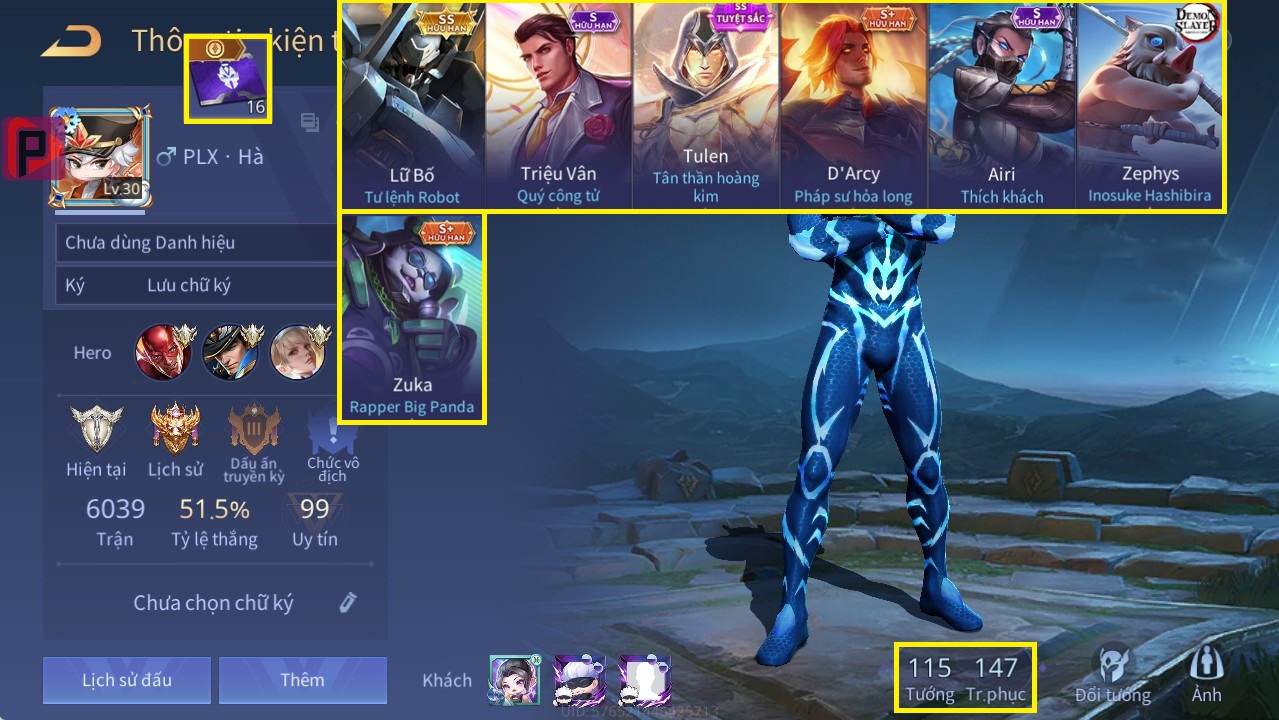Go back using the return arrow
The width and height of the screenshot is (1279, 720).
pos(71,41)
